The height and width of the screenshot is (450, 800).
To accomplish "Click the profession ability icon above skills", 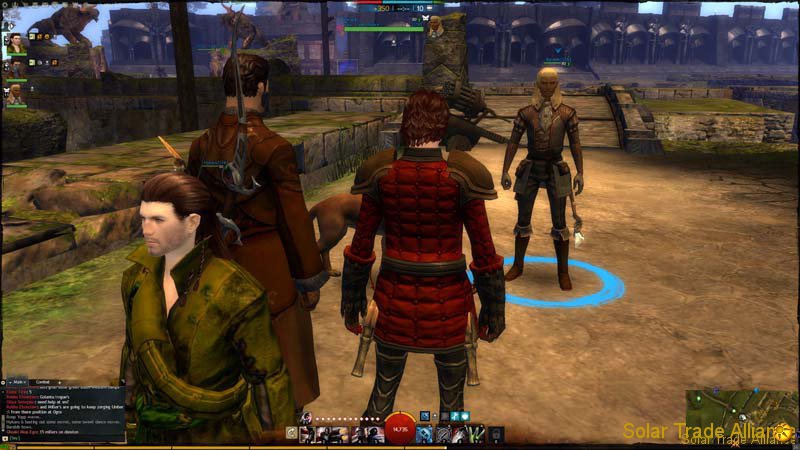I will [x=304, y=418].
